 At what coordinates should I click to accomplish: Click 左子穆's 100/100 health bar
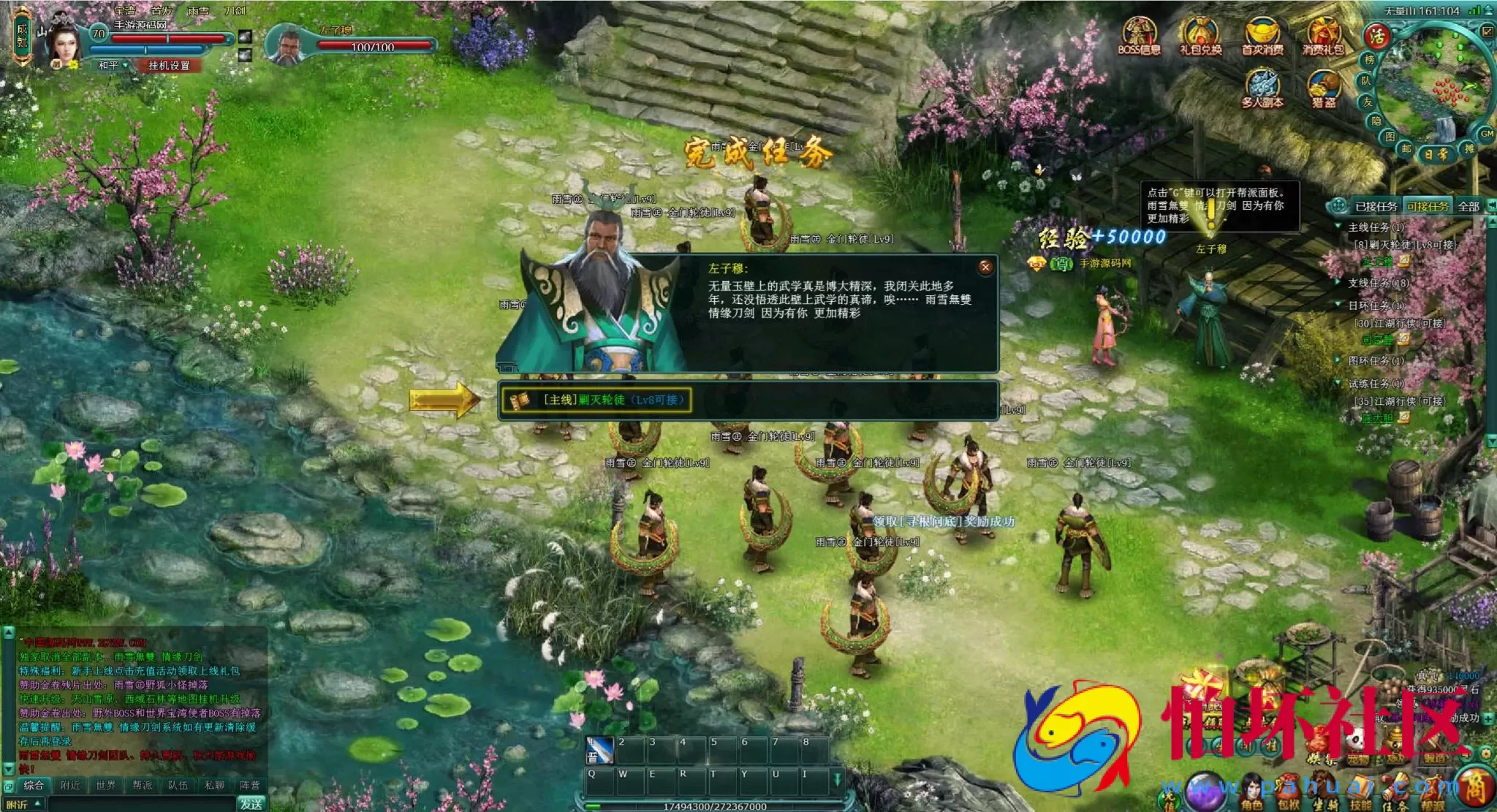click(x=374, y=45)
